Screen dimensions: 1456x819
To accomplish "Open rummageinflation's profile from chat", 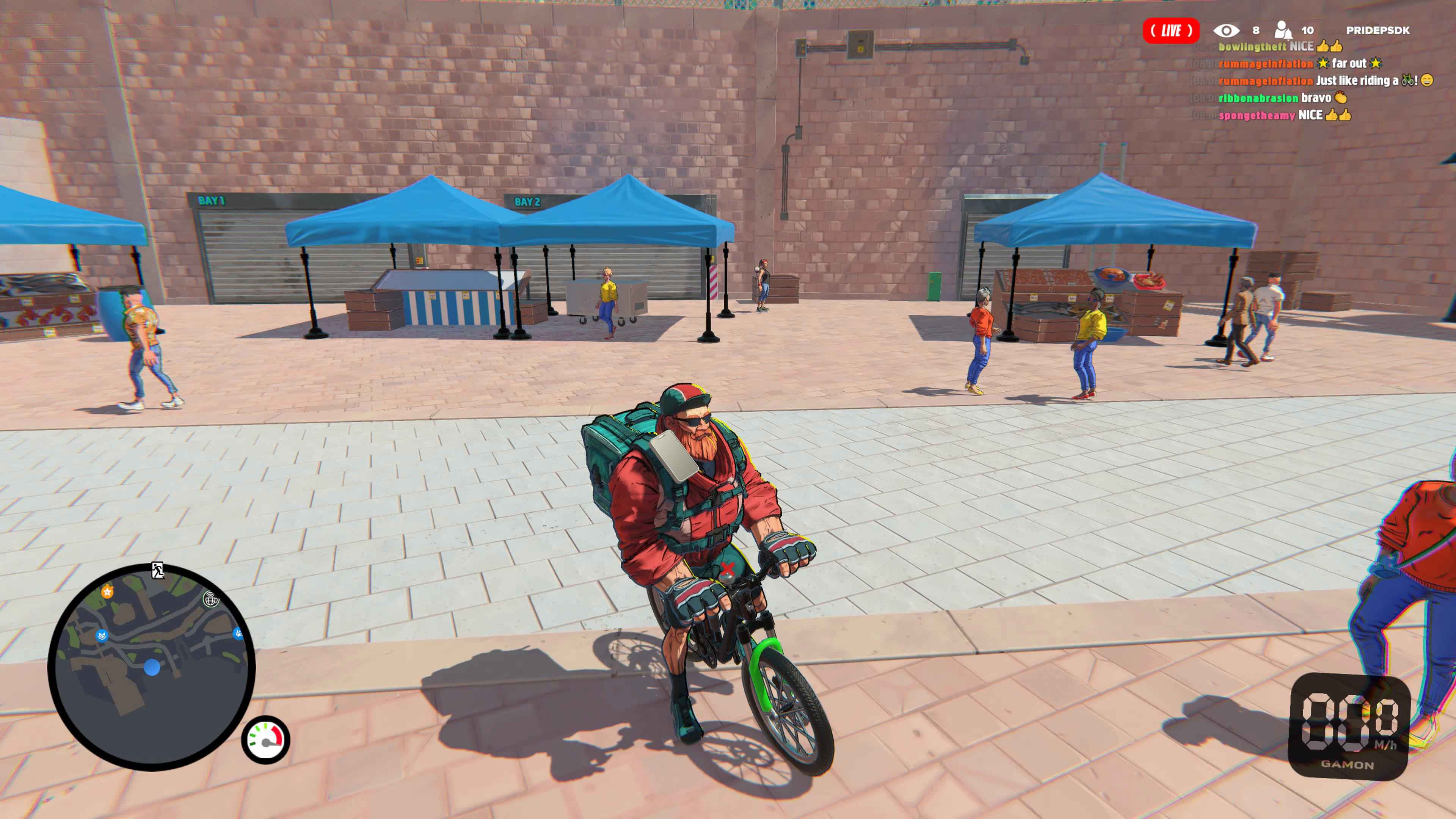I will tap(1266, 65).
